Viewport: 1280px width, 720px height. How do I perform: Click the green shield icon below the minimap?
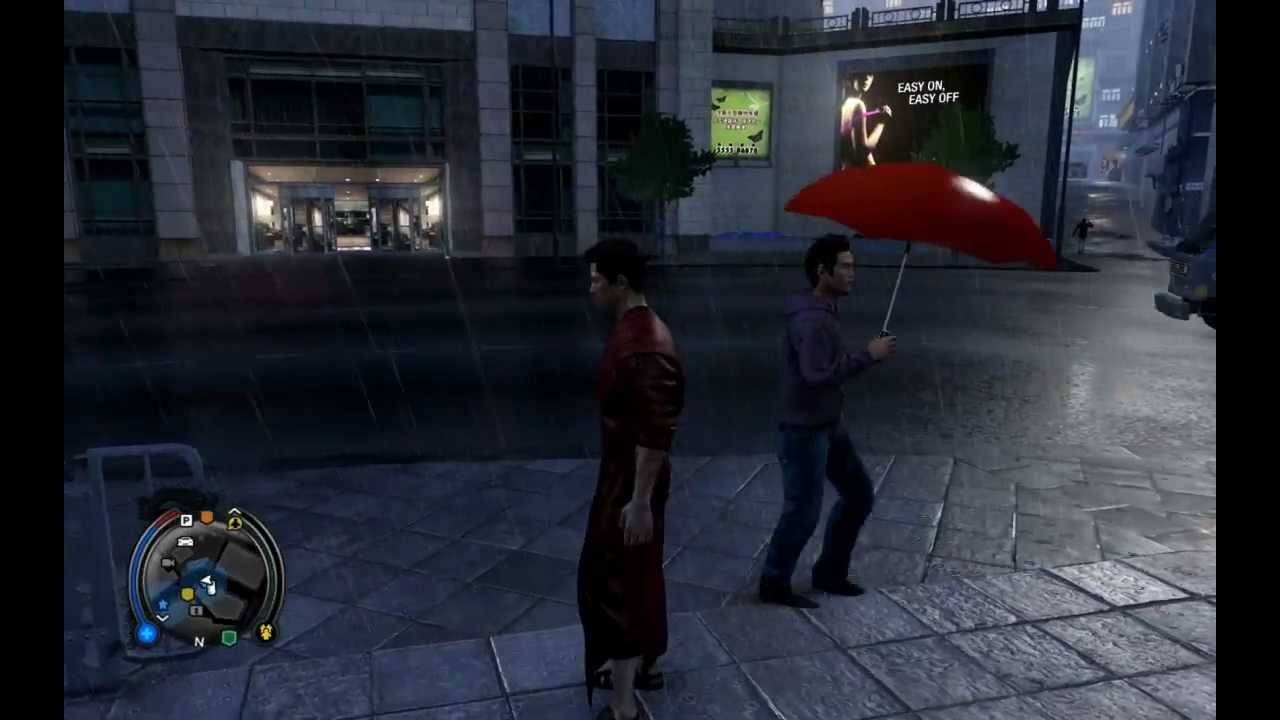227,637
